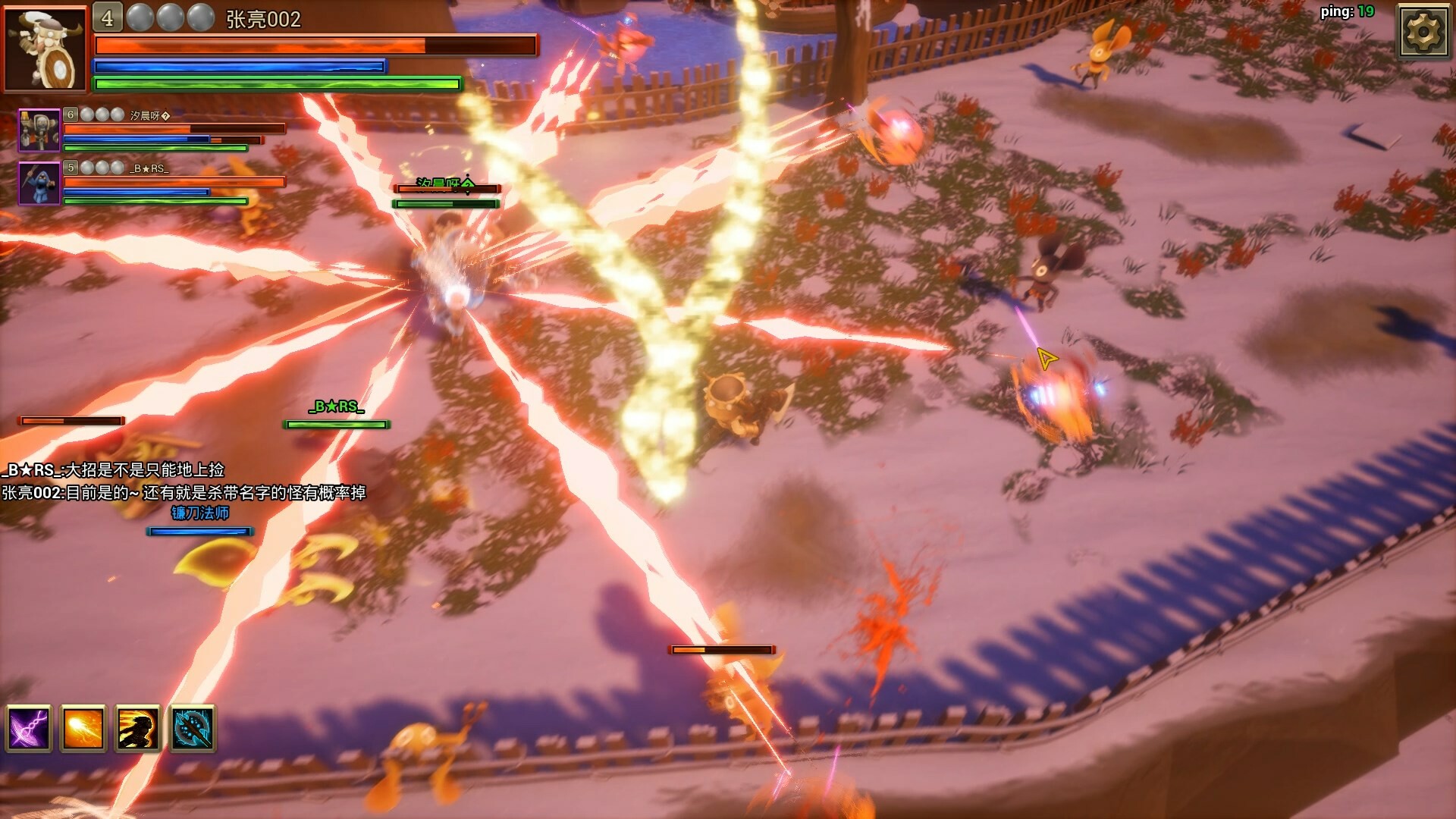Open the settings gear in top-right corner
The image size is (1456, 819).
[x=1425, y=32]
